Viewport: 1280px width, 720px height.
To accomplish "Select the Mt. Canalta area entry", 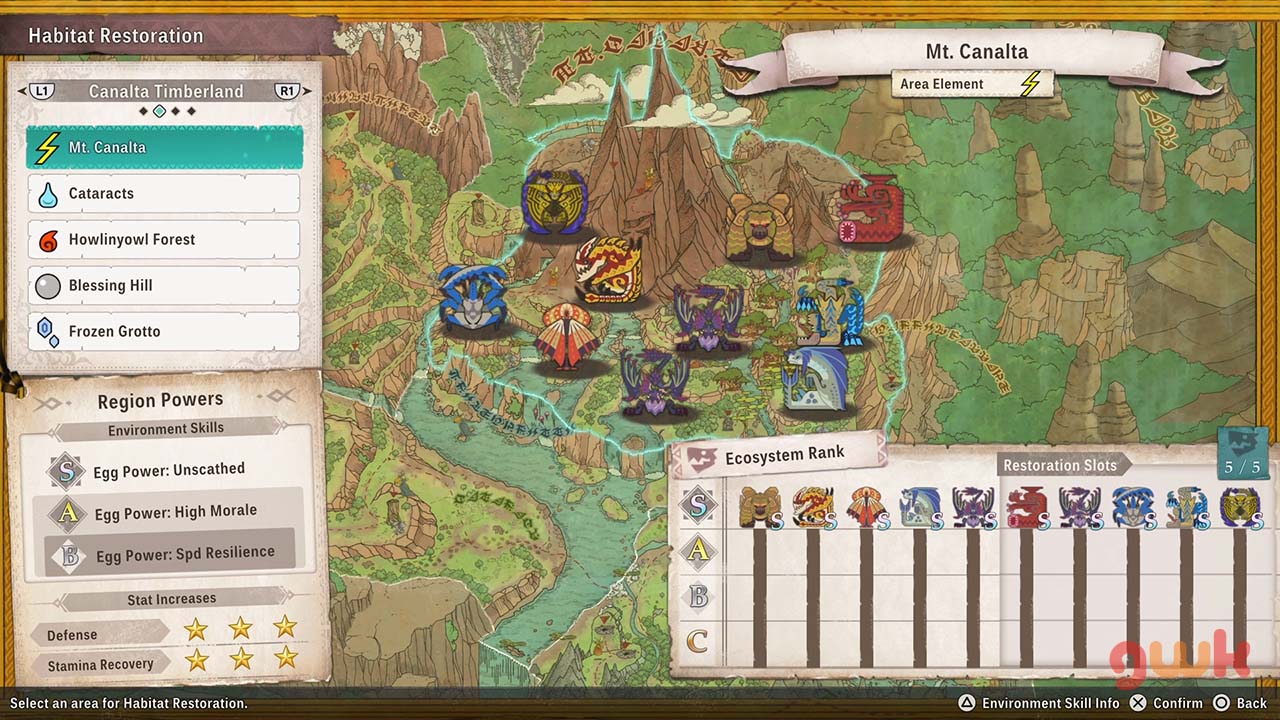I will click(x=165, y=148).
